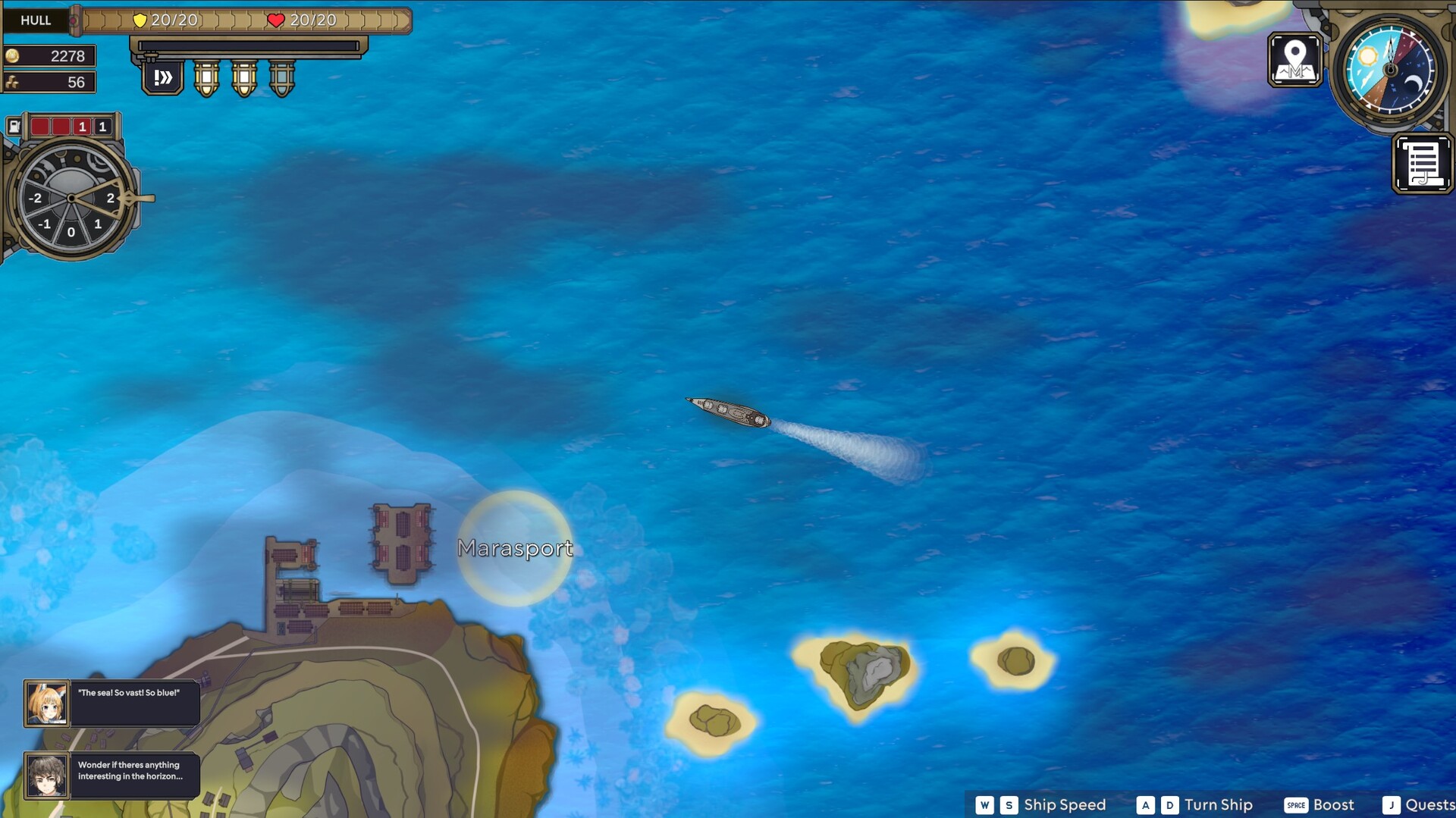Click the dimmed third lantern icon
Image resolution: width=1456 pixels, height=818 pixels.
point(280,80)
